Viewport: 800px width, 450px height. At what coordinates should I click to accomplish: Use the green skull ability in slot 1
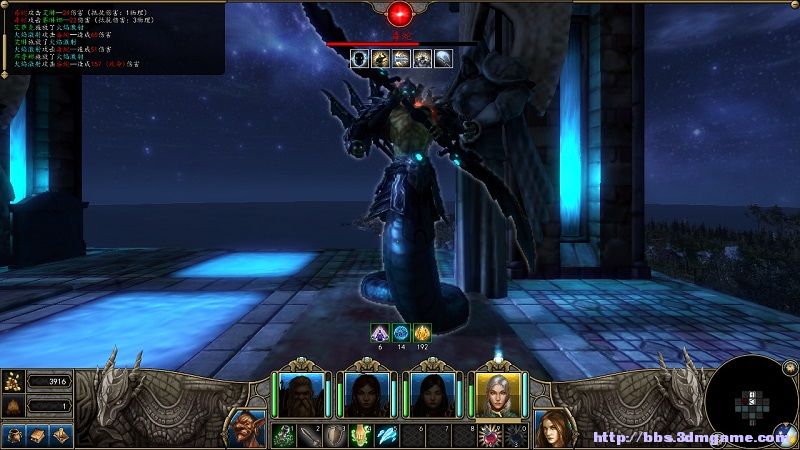click(x=283, y=435)
